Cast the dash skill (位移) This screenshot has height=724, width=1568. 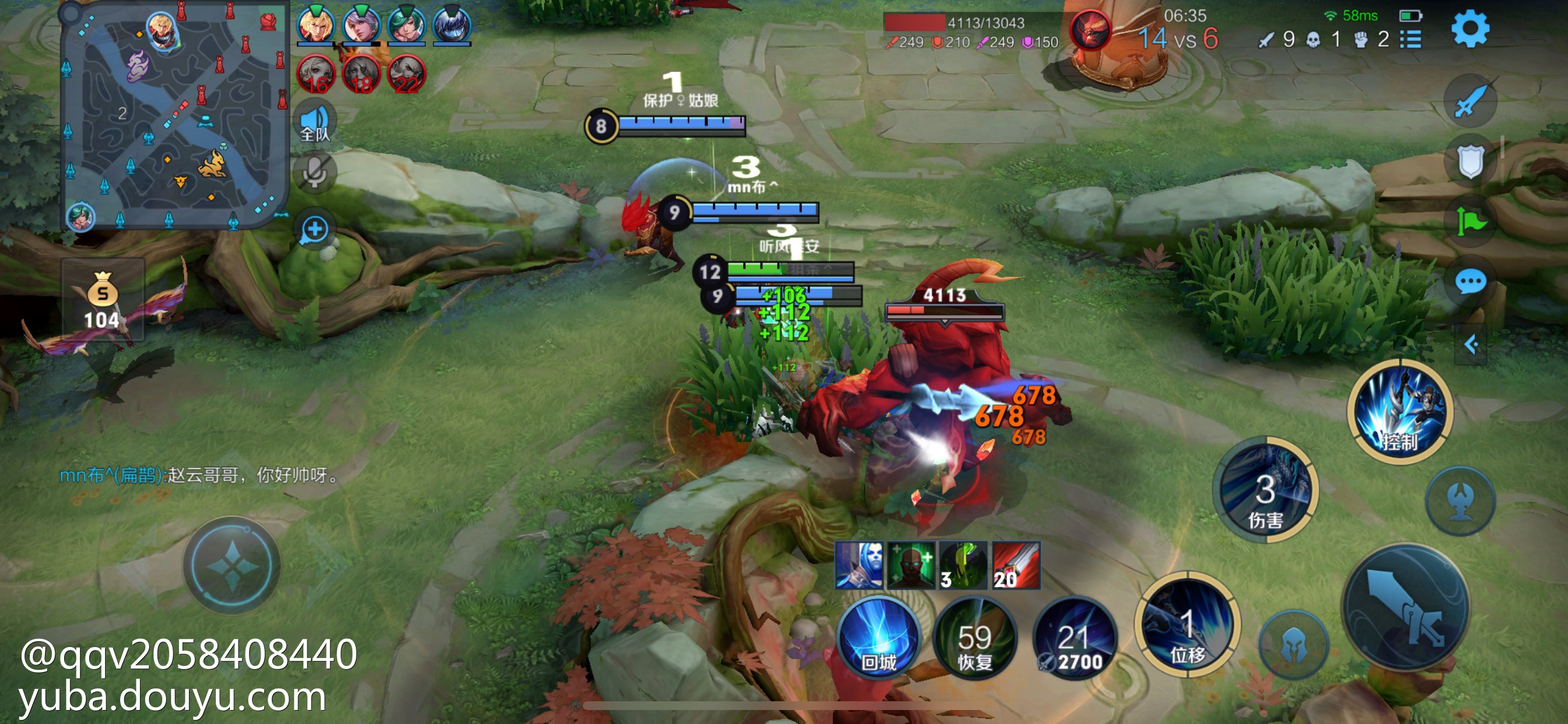[x=1187, y=625]
